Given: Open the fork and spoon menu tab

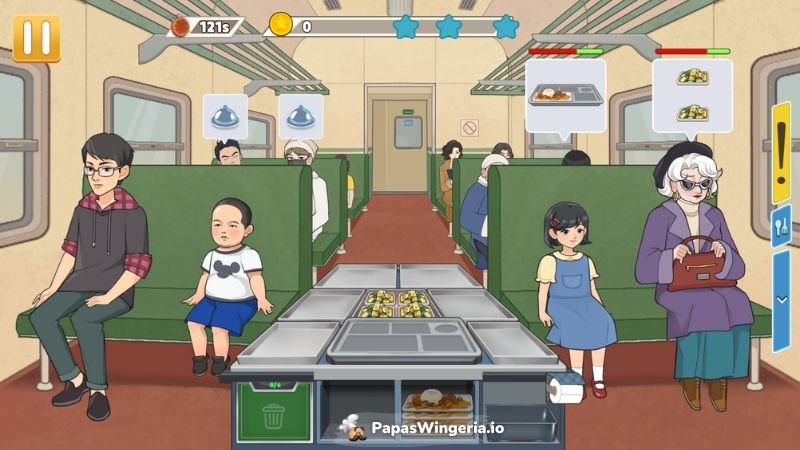Looking at the screenshot, I should (781, 225).
